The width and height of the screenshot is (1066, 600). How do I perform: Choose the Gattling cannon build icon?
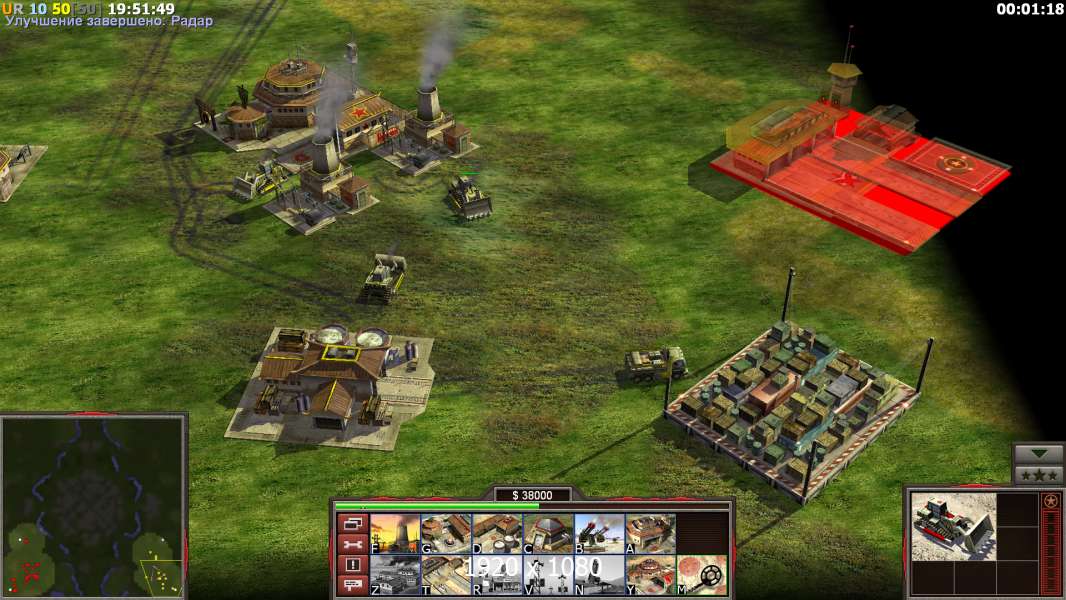[599, 534]
